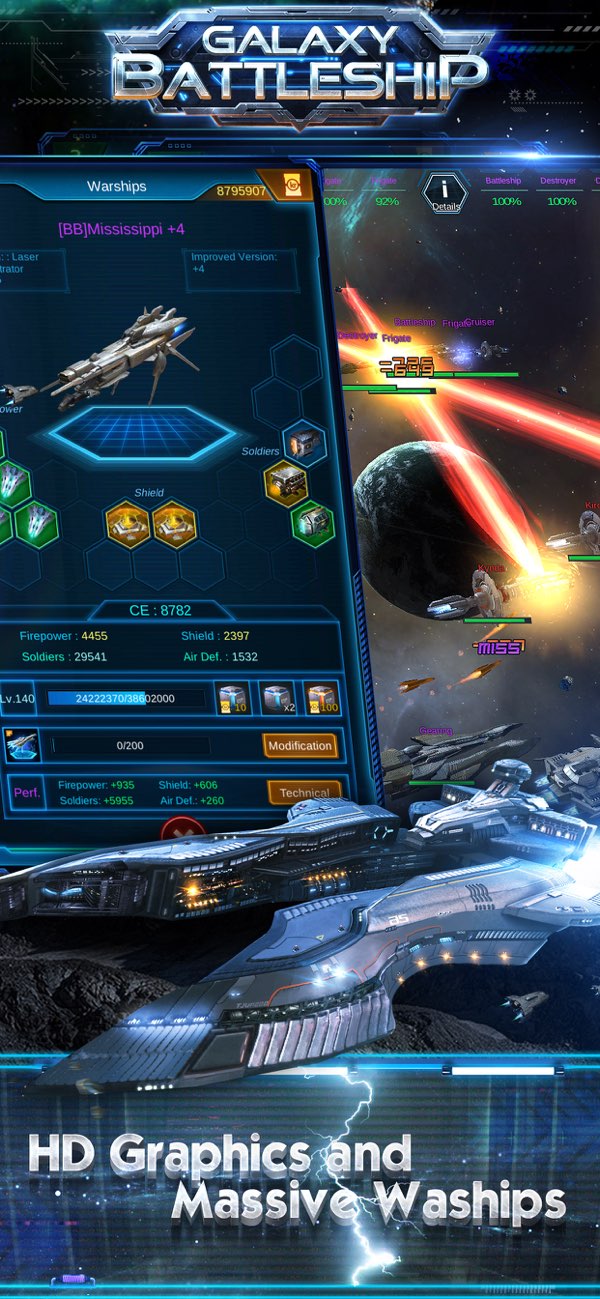Use the experience crate costing 10
This screenshot has width=600, height=1299.
click(x=233, y=698)
